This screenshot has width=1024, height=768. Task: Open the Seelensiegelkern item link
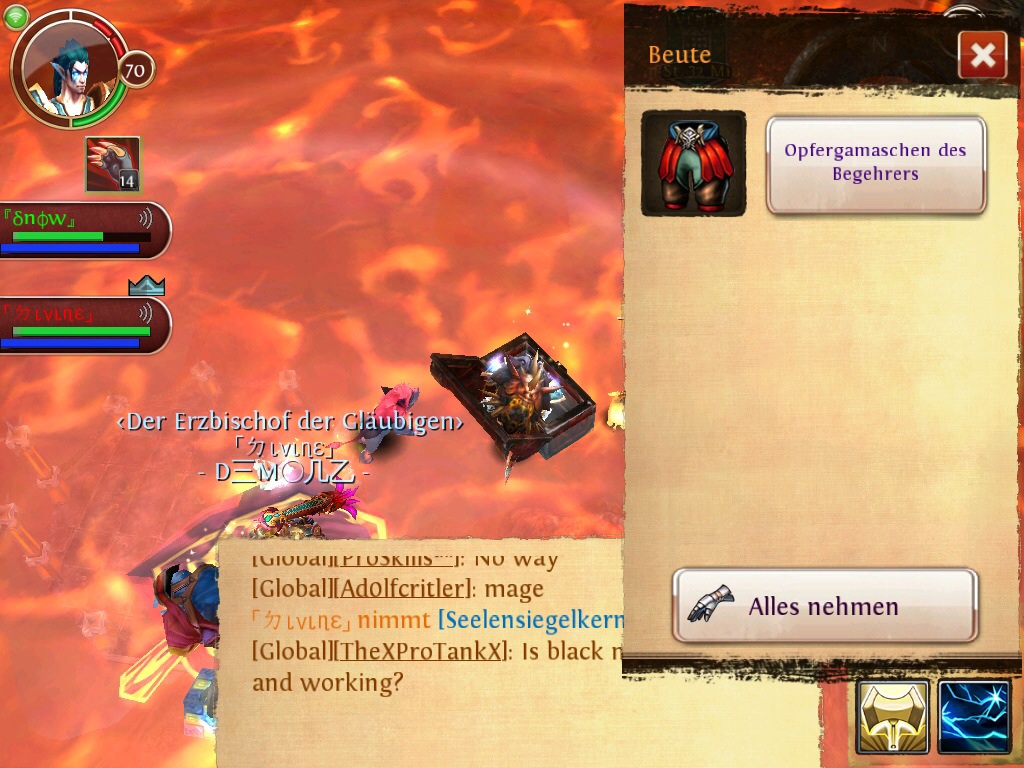coord(532,620)
